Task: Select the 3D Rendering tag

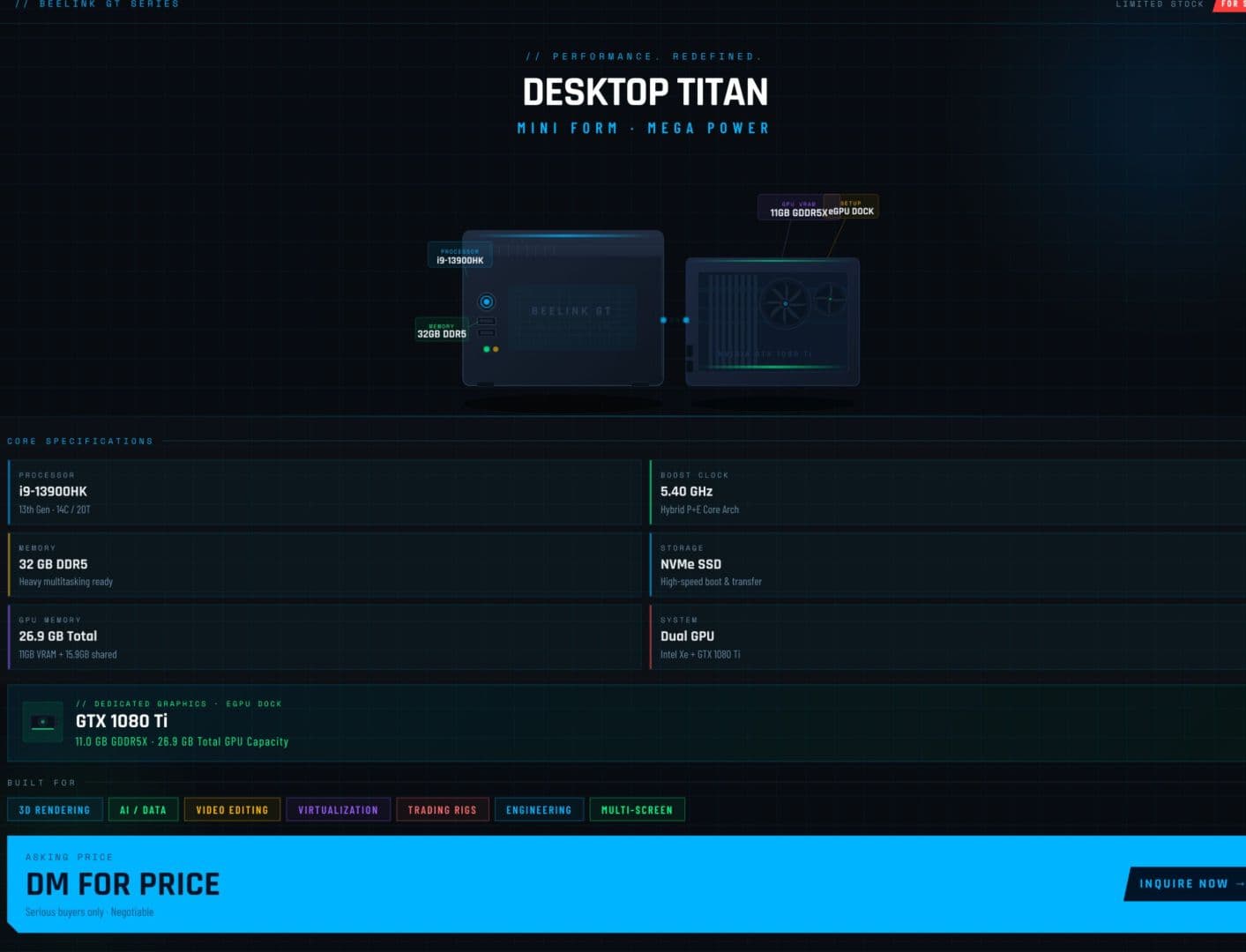Action: 55,810
